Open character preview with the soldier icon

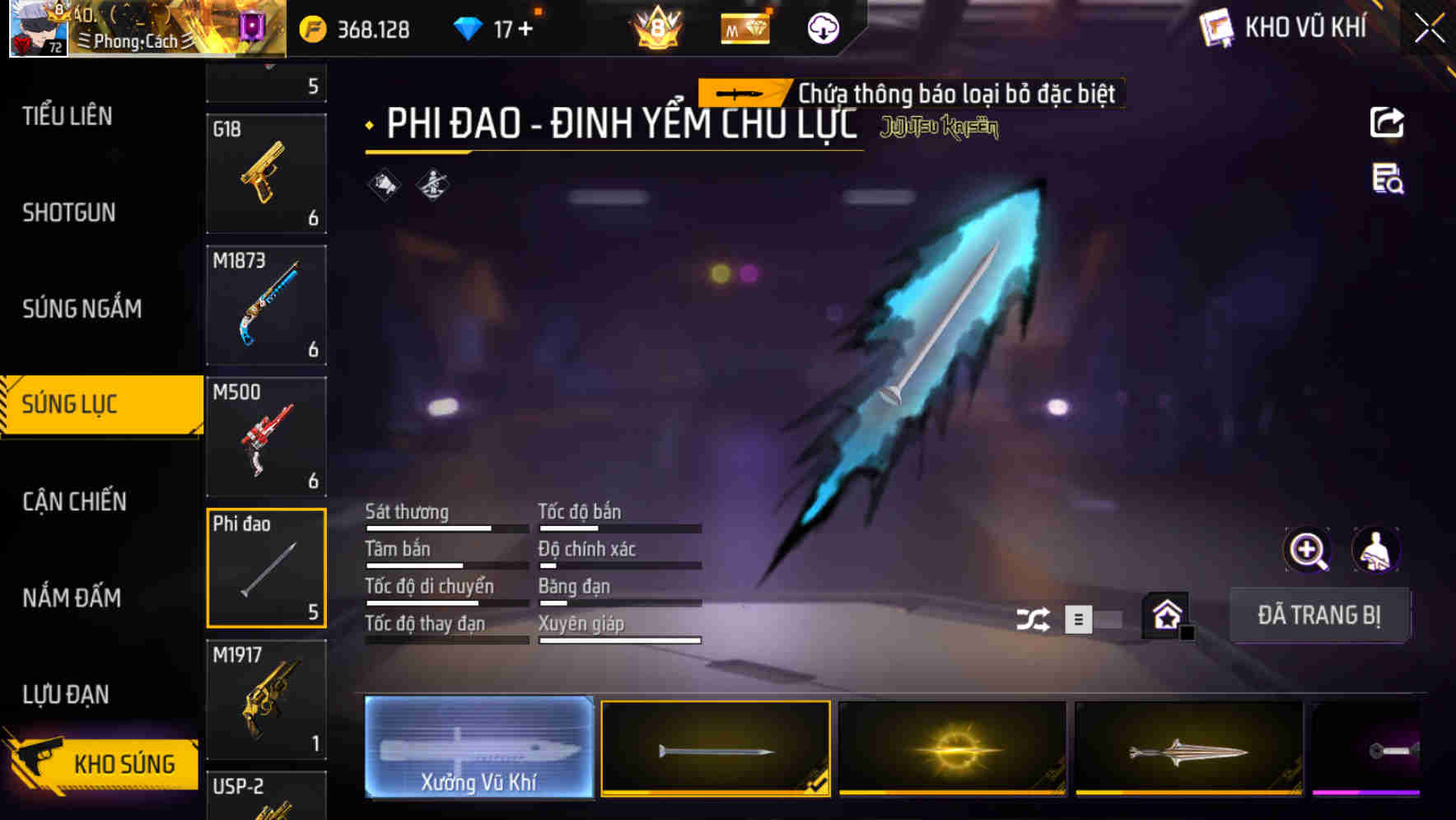1376,550
